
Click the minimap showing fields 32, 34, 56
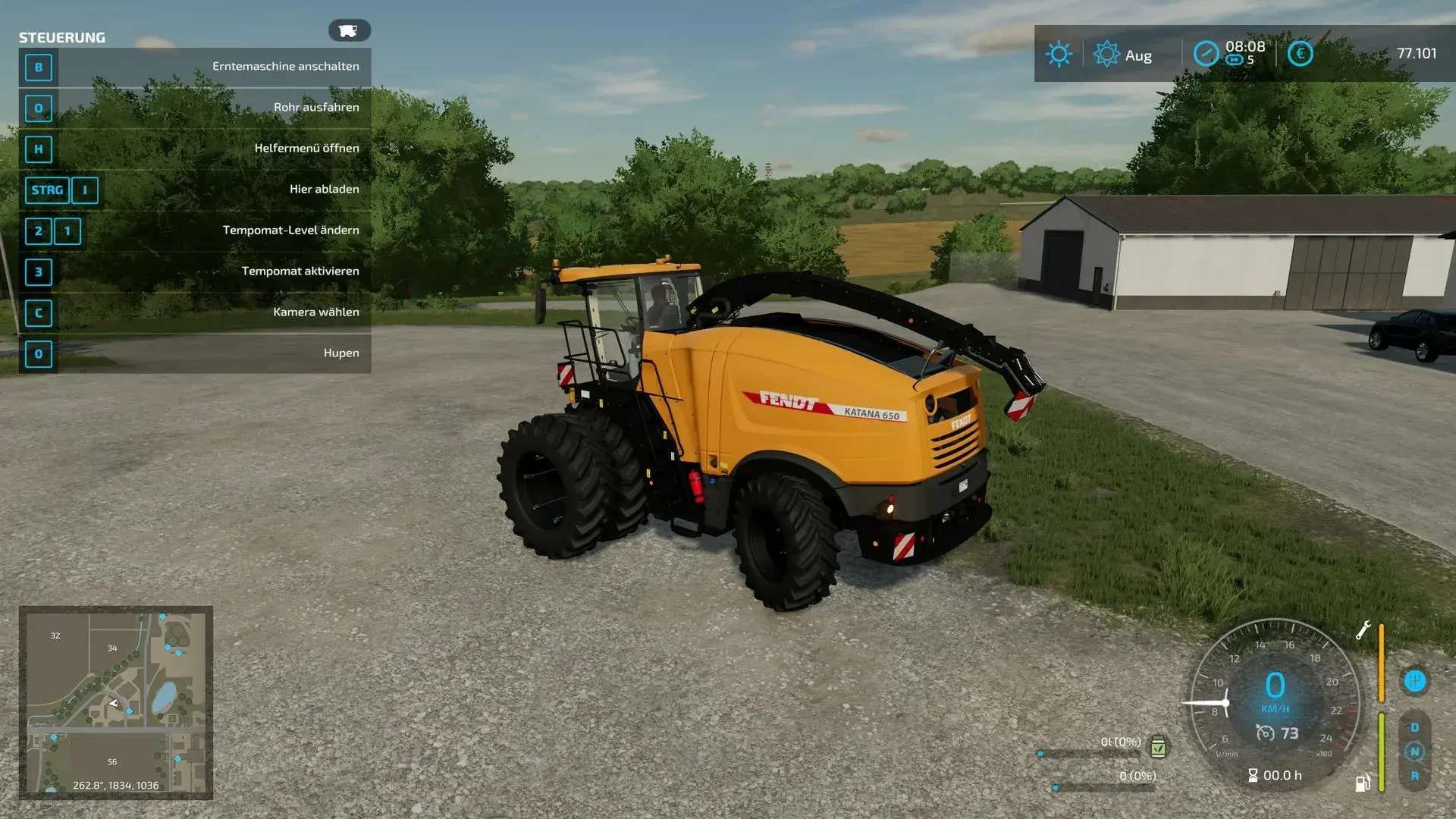pyautogui.click(x=115, y=701)
